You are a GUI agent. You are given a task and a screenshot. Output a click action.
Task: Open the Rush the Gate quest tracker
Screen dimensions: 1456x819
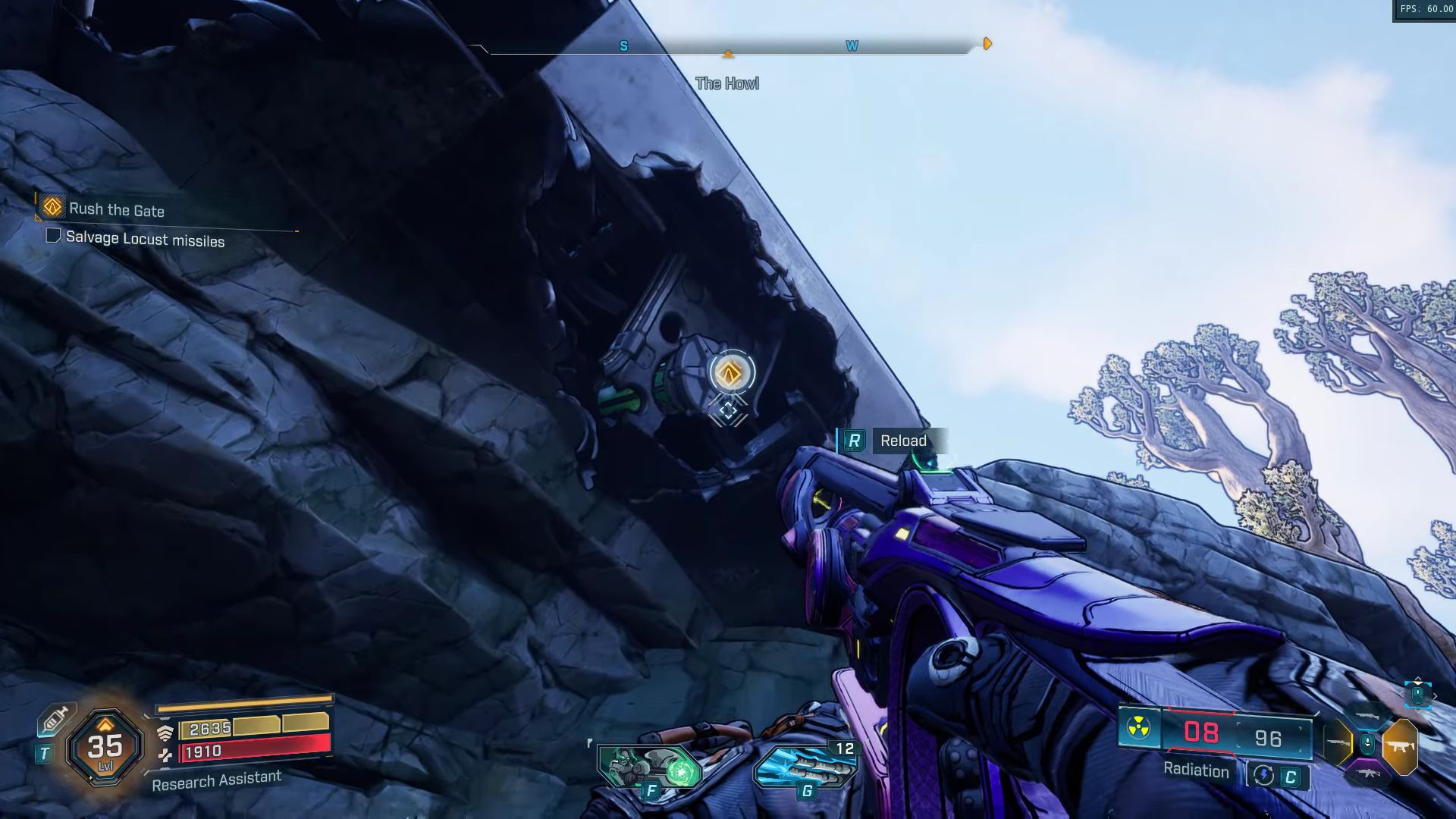[116, 209]
